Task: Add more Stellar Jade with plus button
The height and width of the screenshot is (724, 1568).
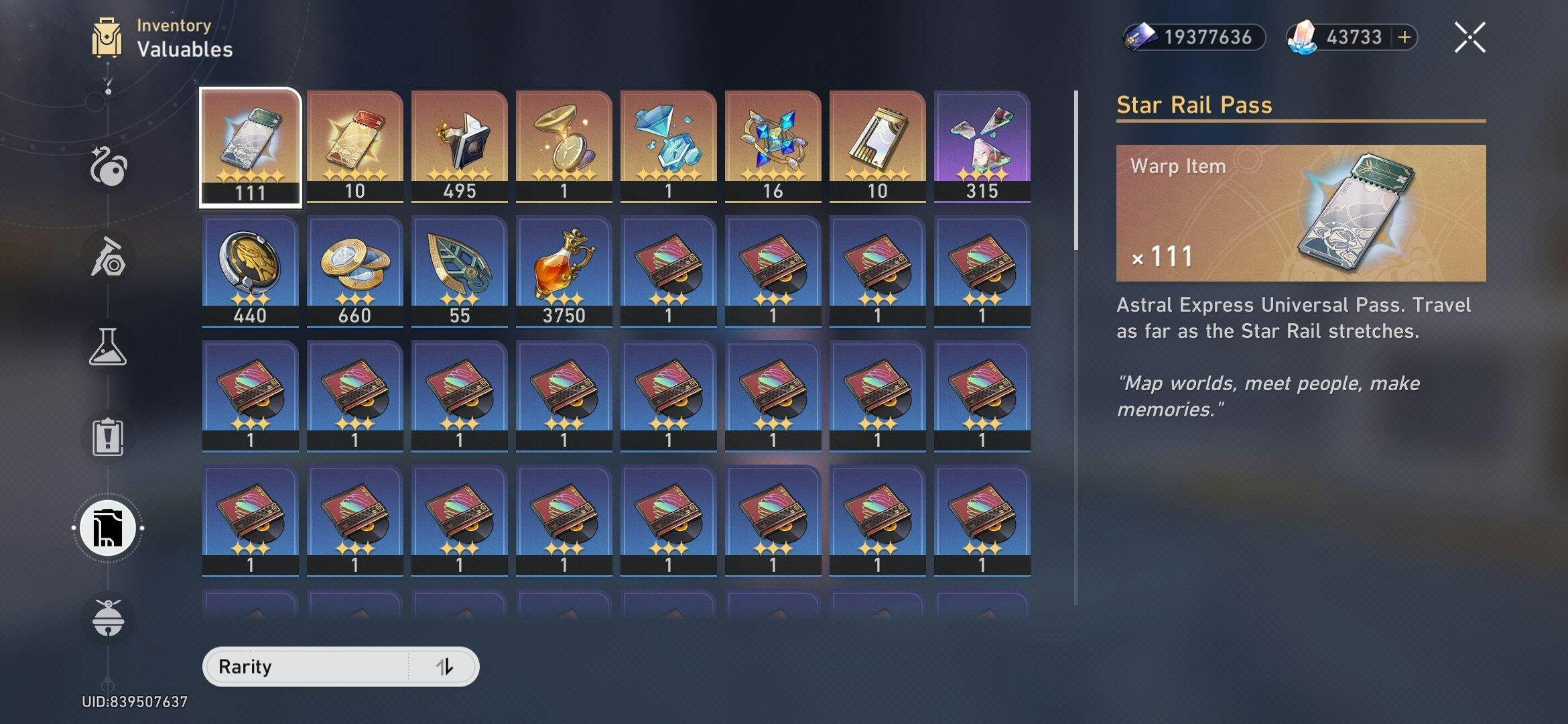Action: [1404, 37]
